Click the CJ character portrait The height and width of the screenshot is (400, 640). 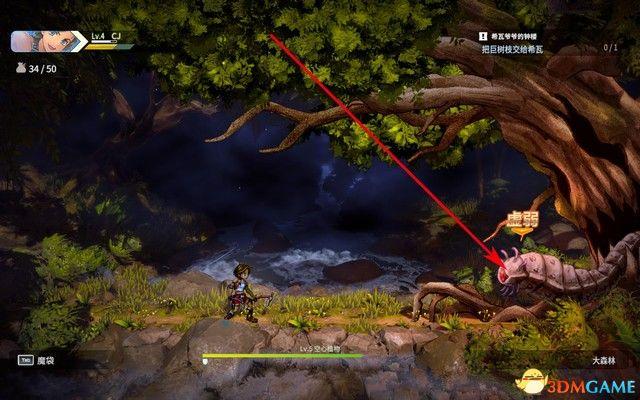pos(47,41)
